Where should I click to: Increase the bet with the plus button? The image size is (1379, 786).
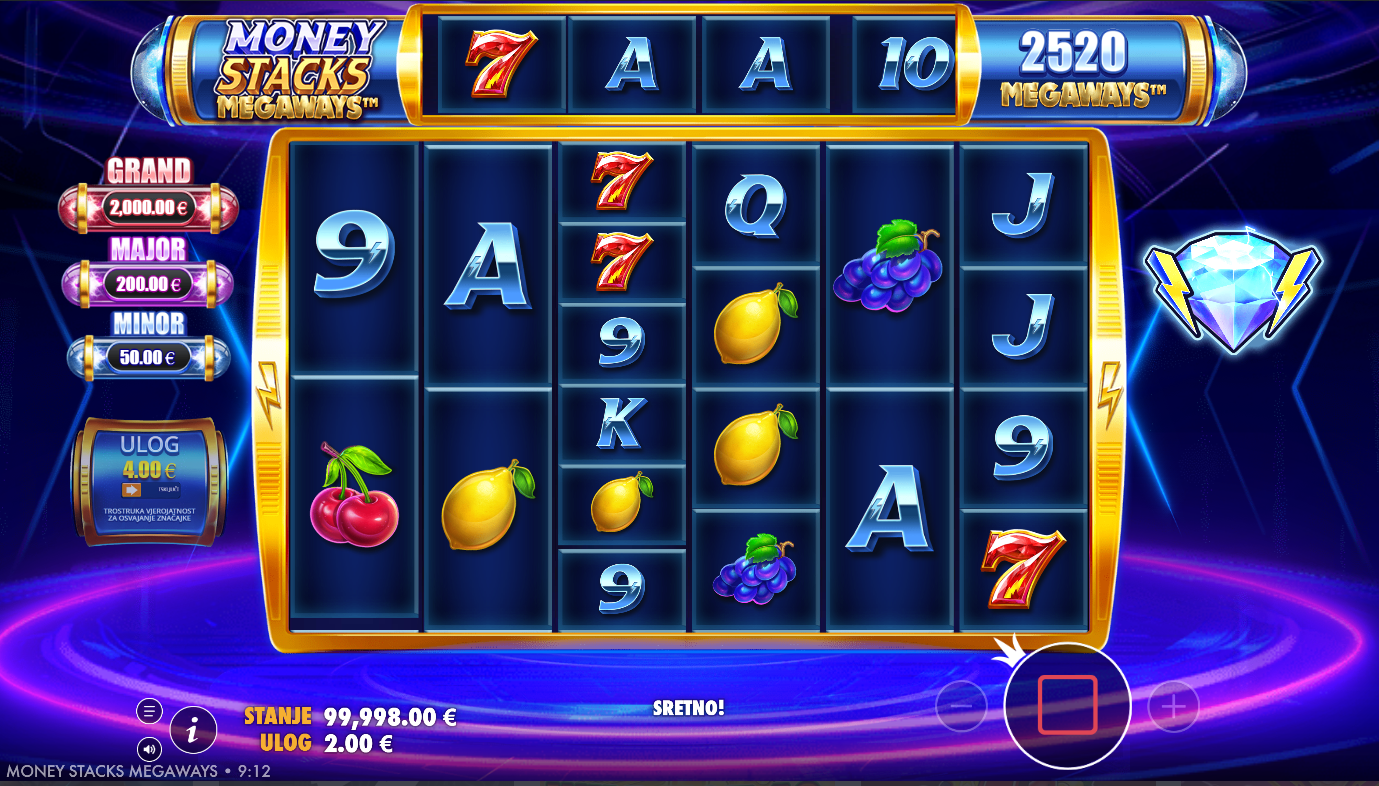1173,706
